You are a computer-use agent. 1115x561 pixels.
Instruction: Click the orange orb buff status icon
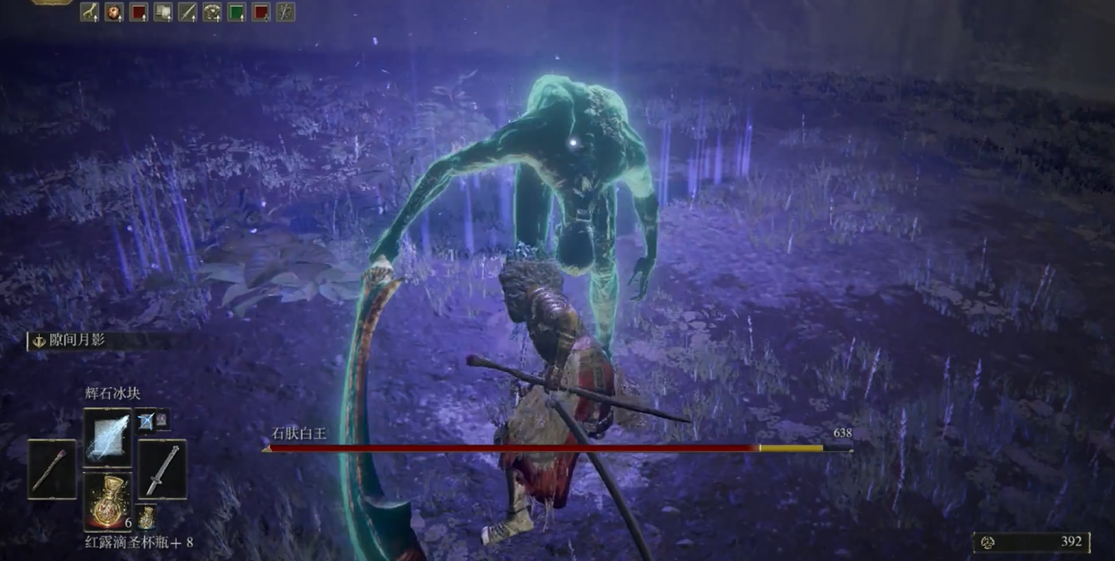click(x=114, y=12)
